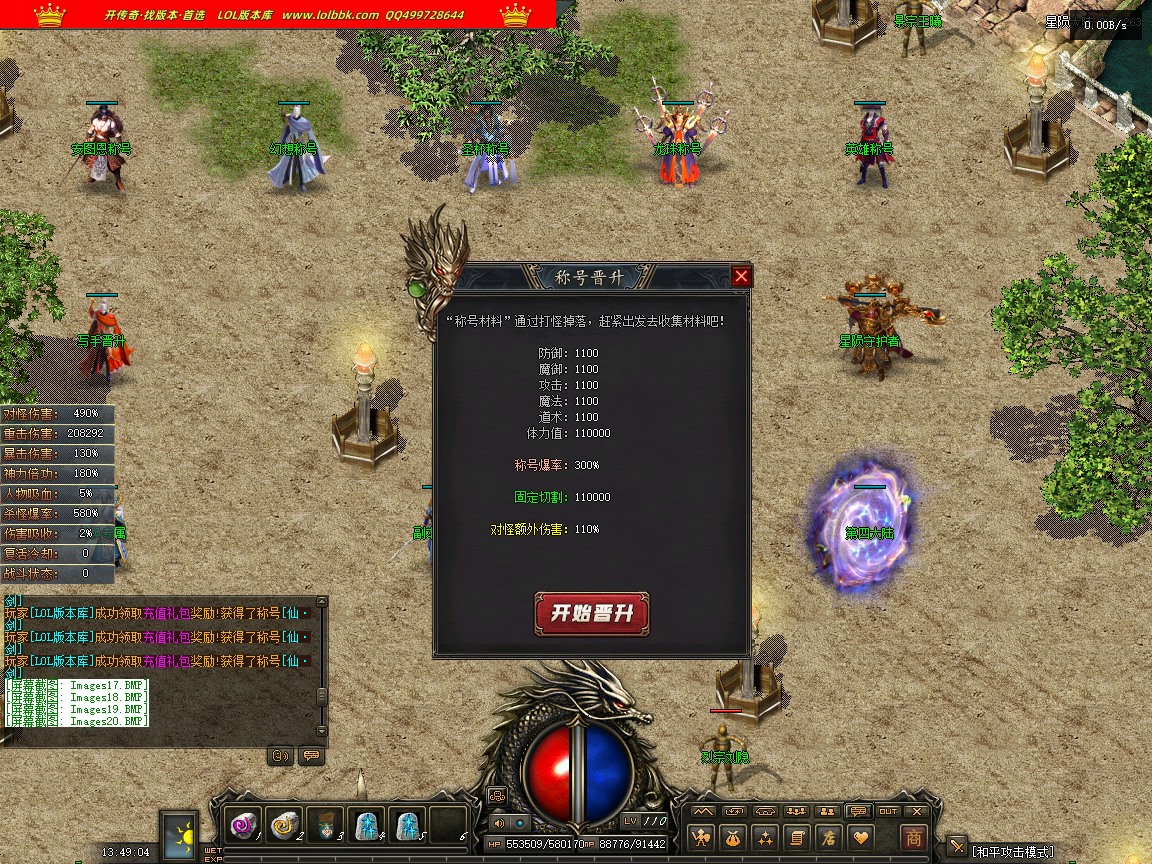Open the speech bubble button below chat
This screenshot has width=1152, height=864.
pyautogui.click(x=311, y=755)
